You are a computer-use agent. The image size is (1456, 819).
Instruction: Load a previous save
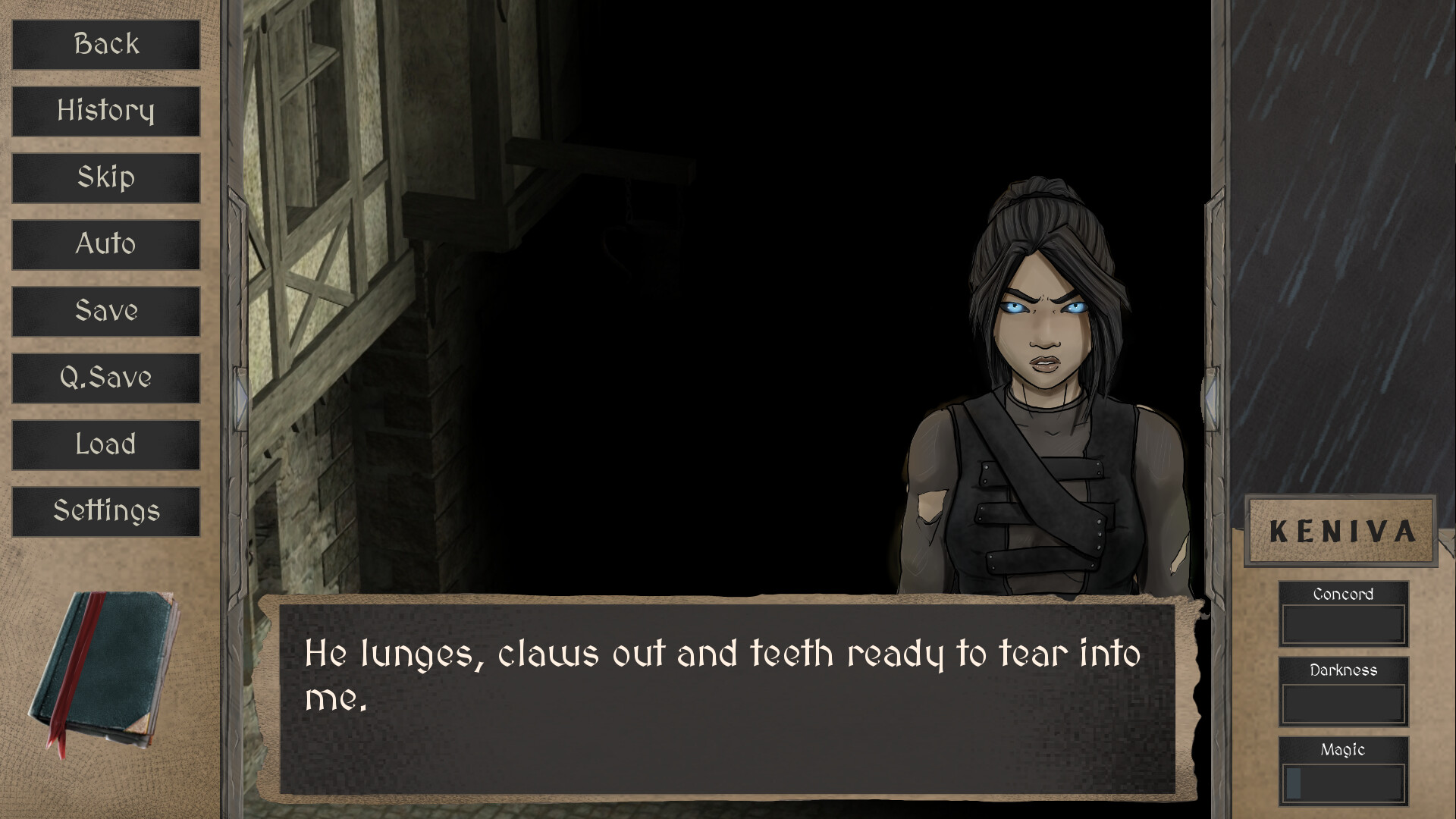point(106,444)
